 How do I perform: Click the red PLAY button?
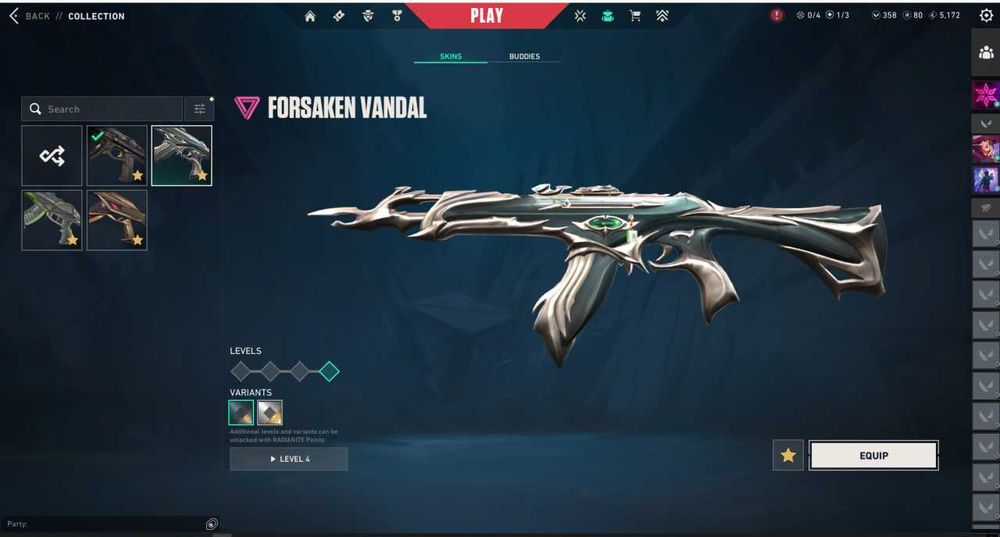(486, 16)
